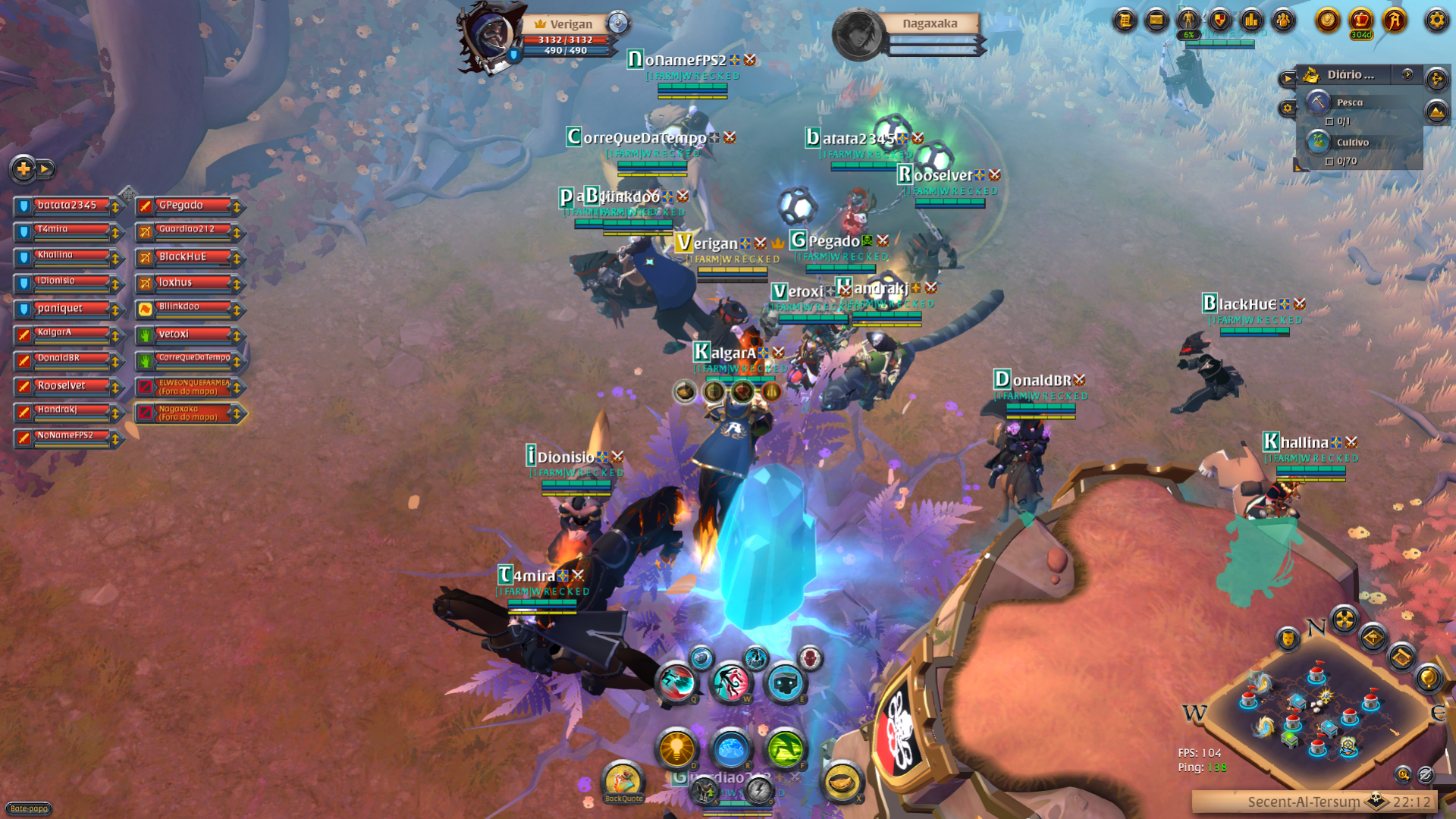This screenshot has width=1456, height=819.
Task: Select the Cultivo journal entry
Action: click(x=1352, y=143)
